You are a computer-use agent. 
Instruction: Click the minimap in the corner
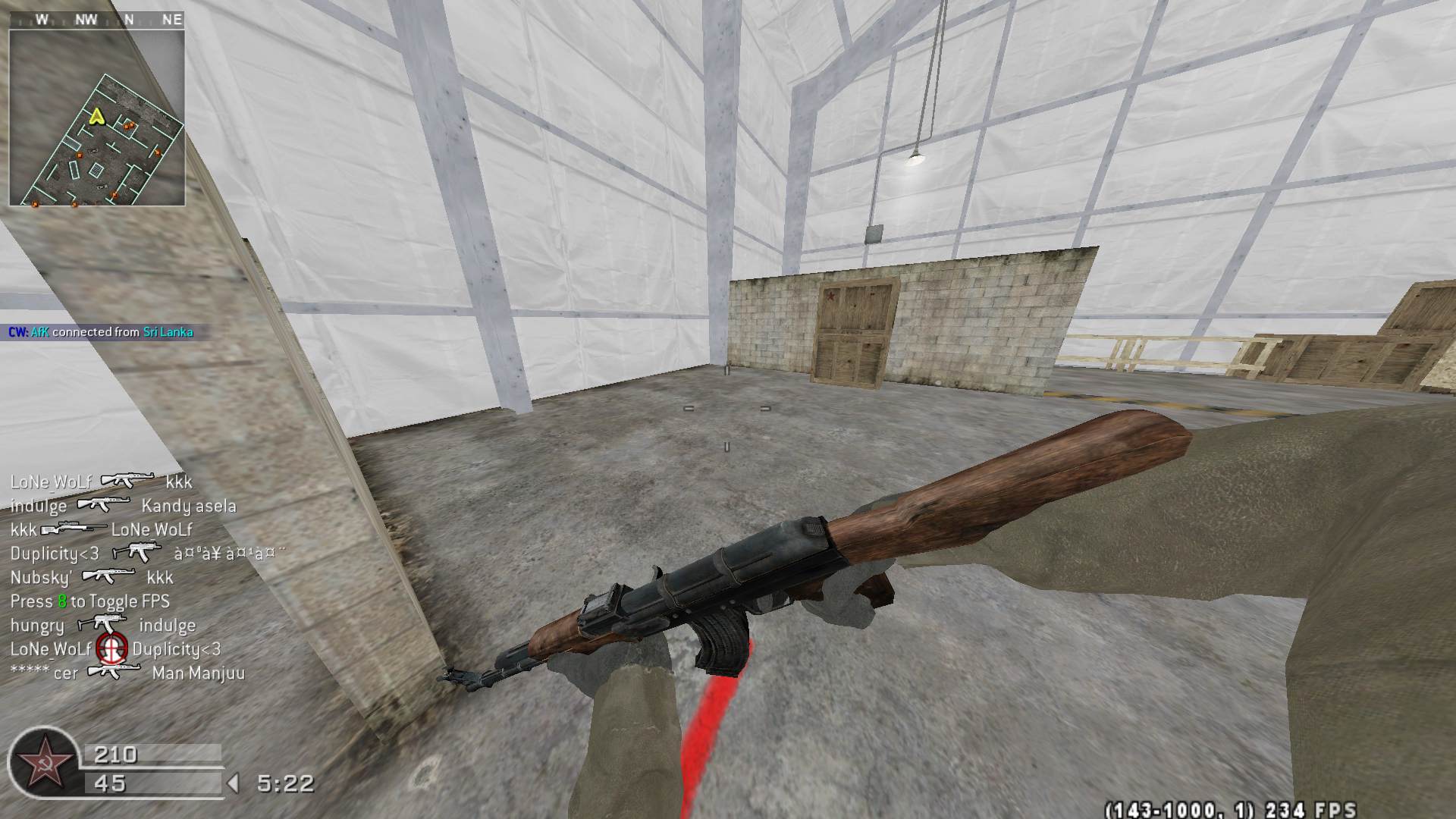[97, 118]
